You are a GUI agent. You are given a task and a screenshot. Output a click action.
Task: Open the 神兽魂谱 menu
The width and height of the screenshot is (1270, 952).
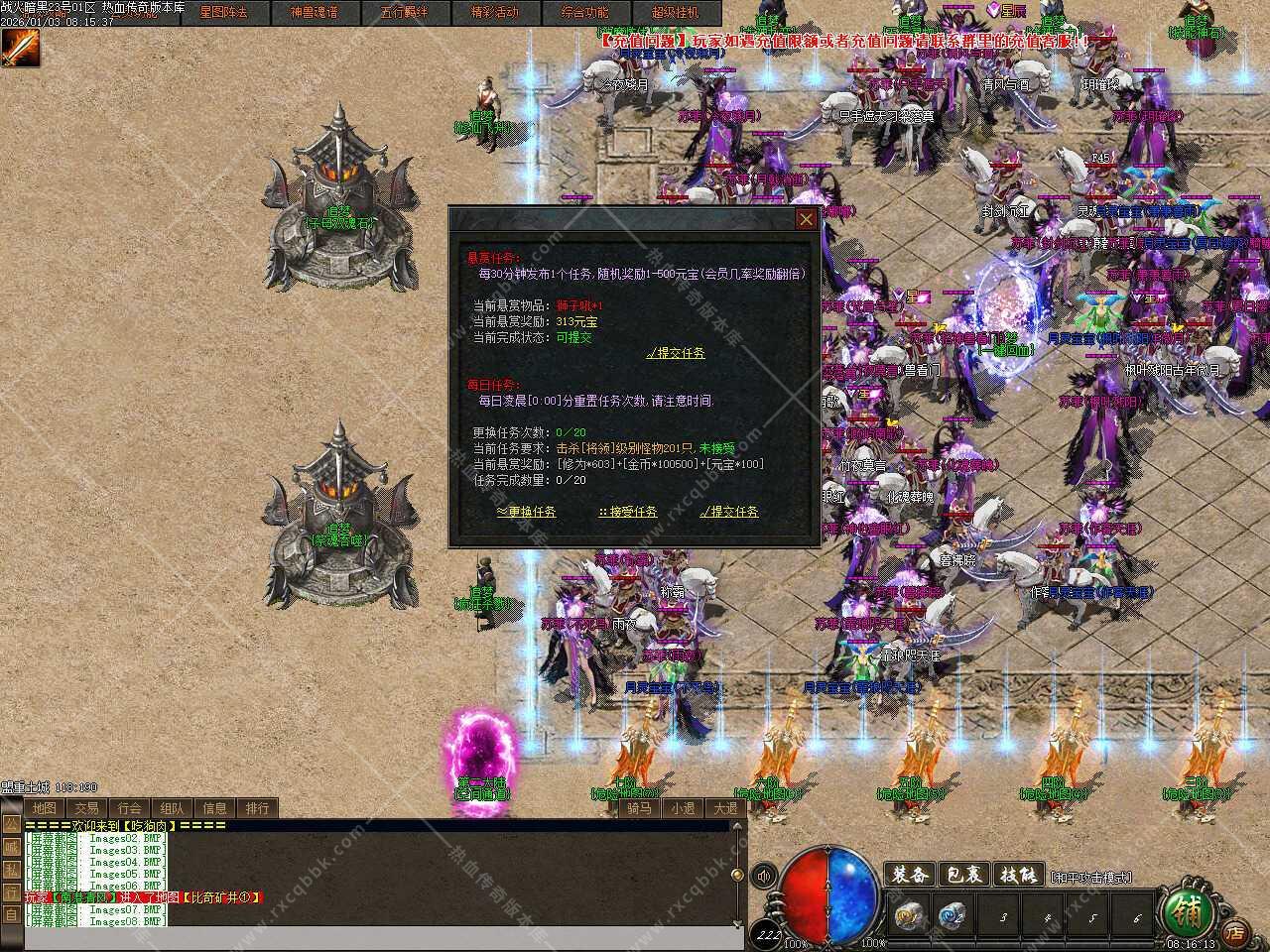(314, 13)
